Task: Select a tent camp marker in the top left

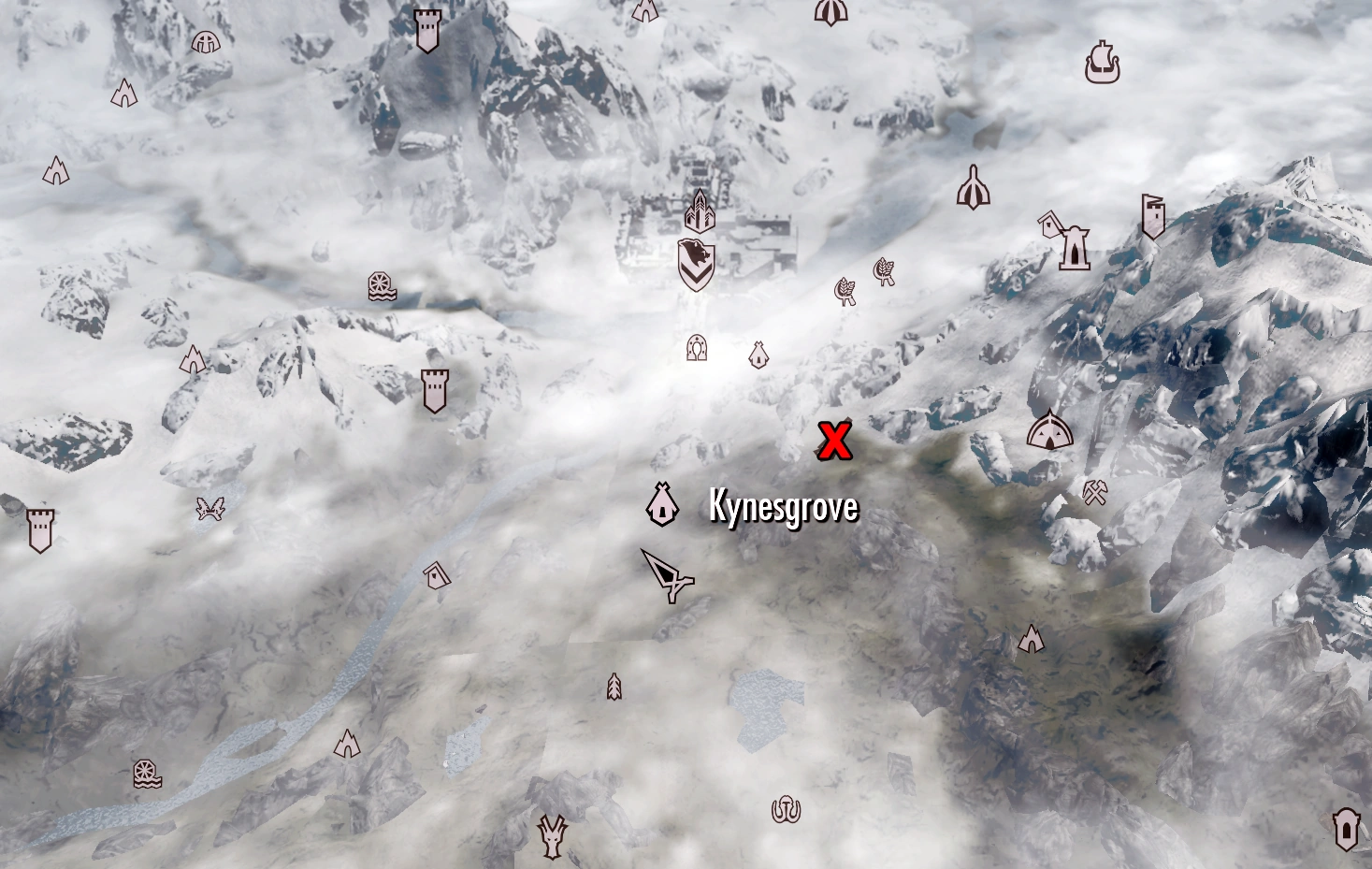Action: click(123, 94)
